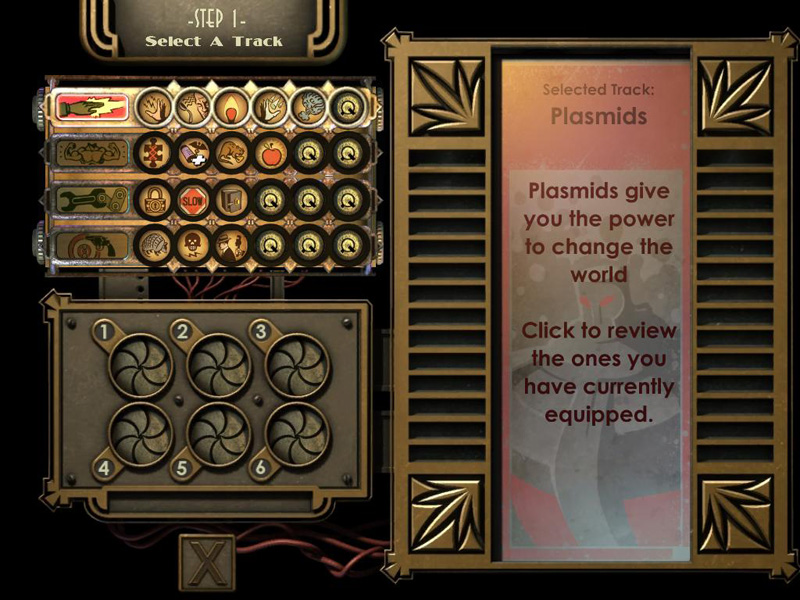Select the red puzzle piece tonic

(154, 153)
